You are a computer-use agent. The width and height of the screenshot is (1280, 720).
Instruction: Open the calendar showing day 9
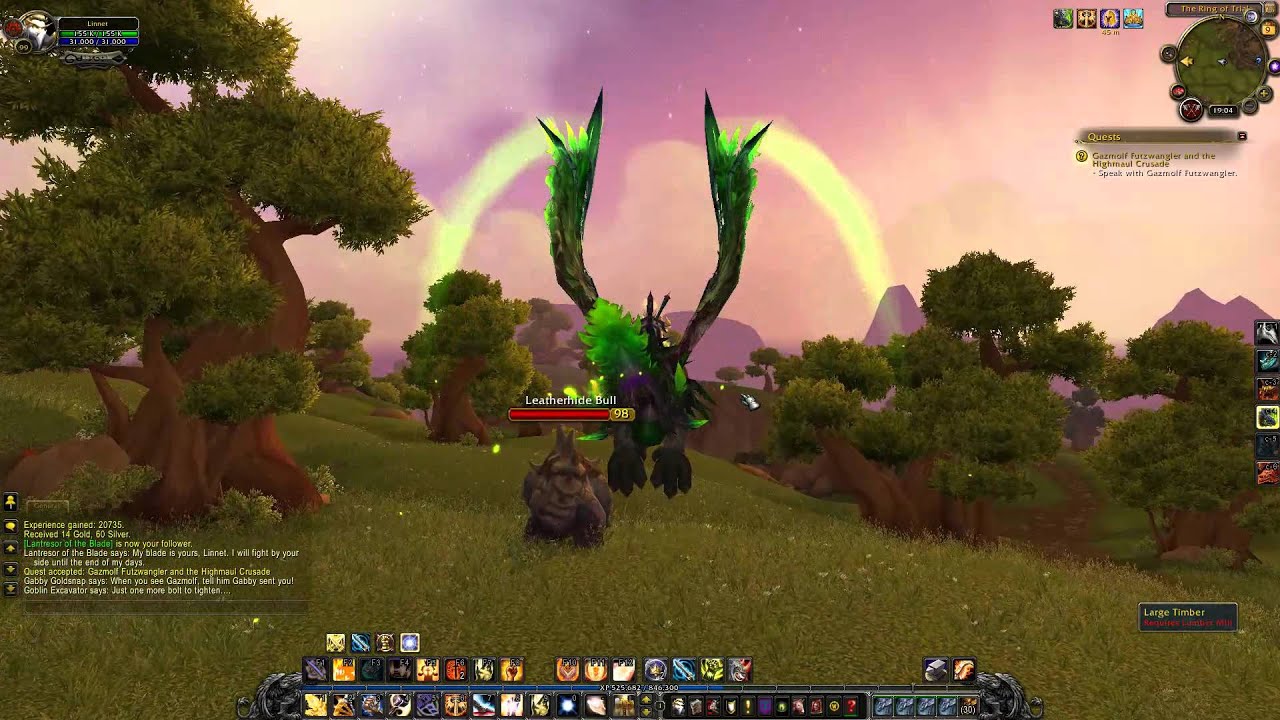[x=1269, y=29]
